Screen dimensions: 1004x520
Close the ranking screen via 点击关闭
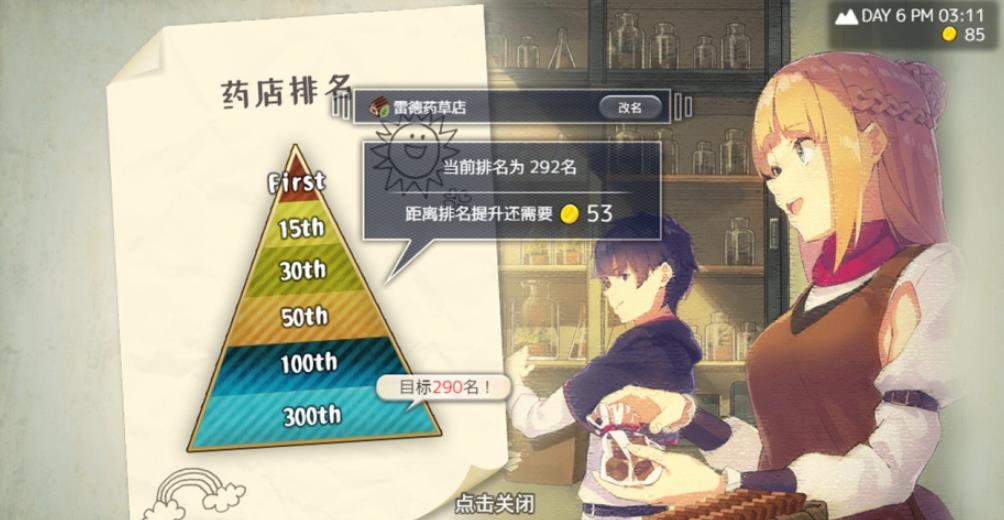tap(494, 502)
